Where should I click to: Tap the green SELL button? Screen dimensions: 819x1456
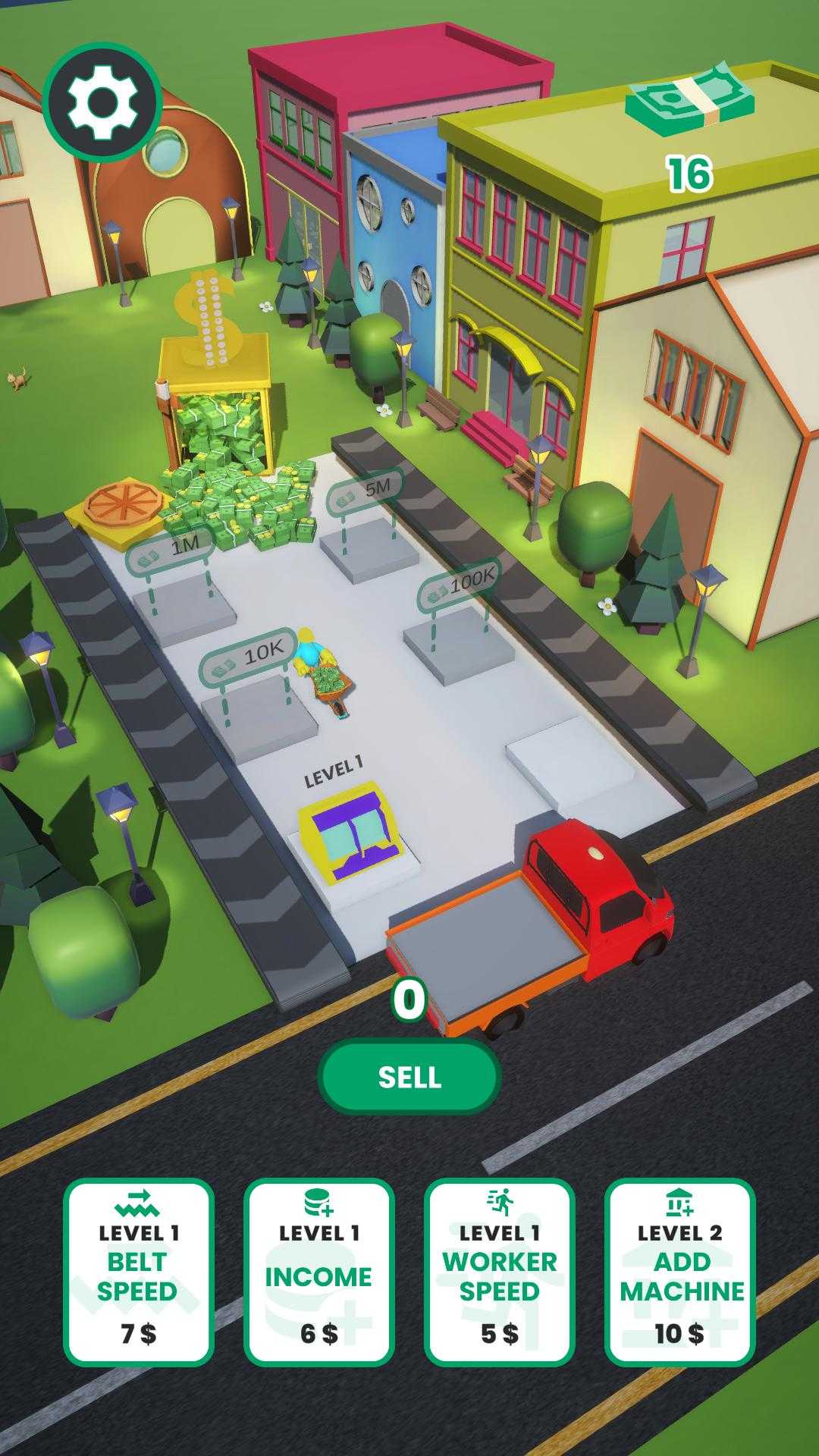click(x=409, y=1077)
